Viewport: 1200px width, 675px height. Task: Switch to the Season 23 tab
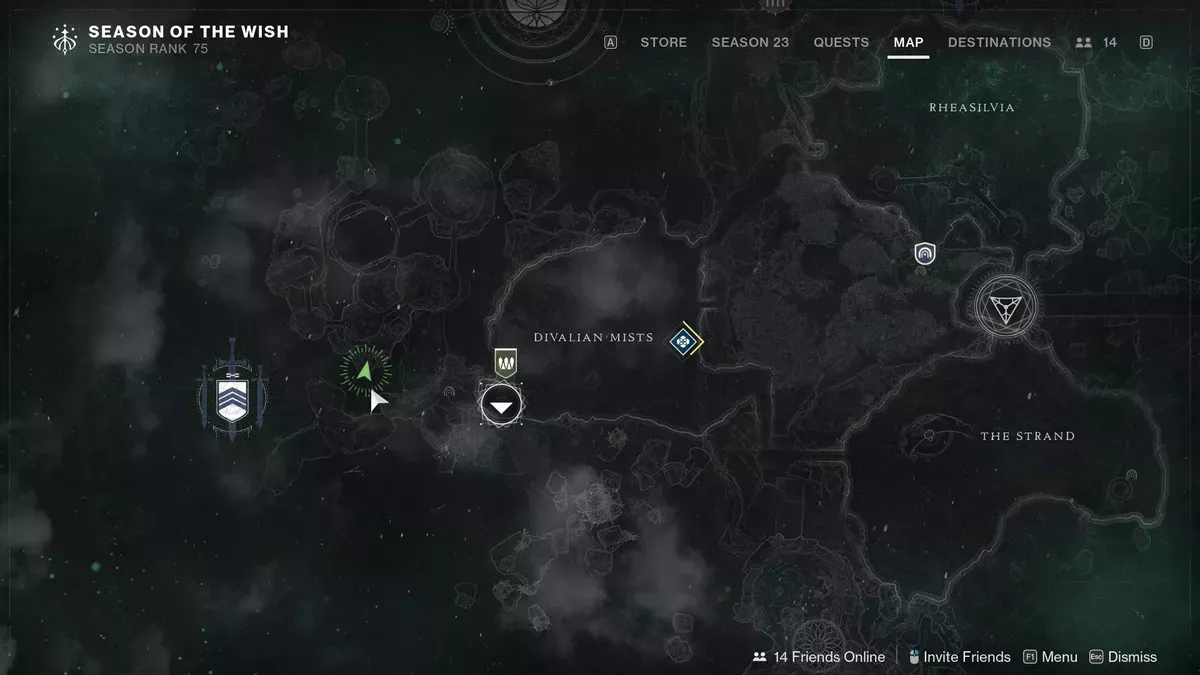click(x=750, y=42)
